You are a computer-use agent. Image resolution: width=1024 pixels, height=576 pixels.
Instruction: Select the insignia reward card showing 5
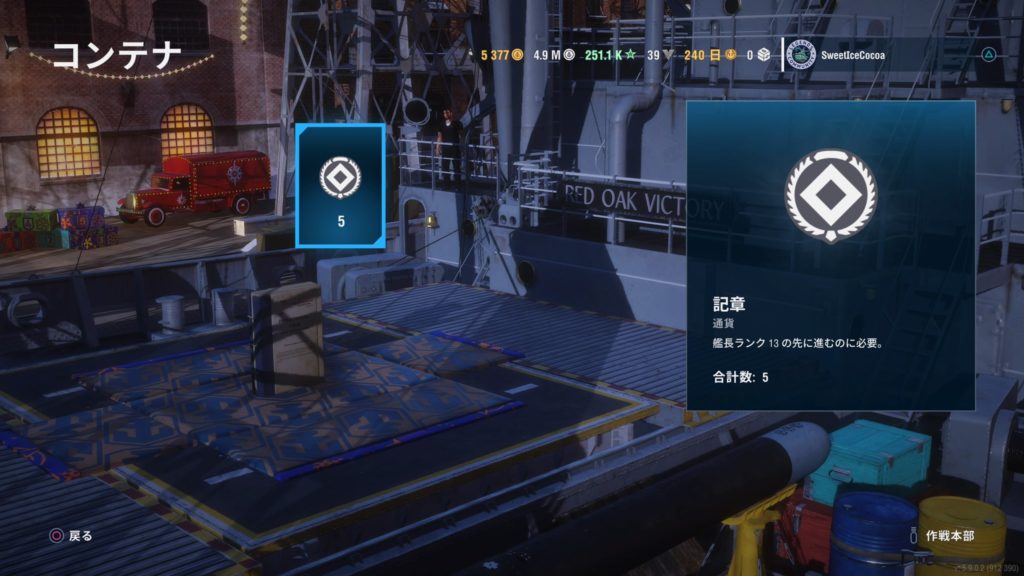[341, 186]
